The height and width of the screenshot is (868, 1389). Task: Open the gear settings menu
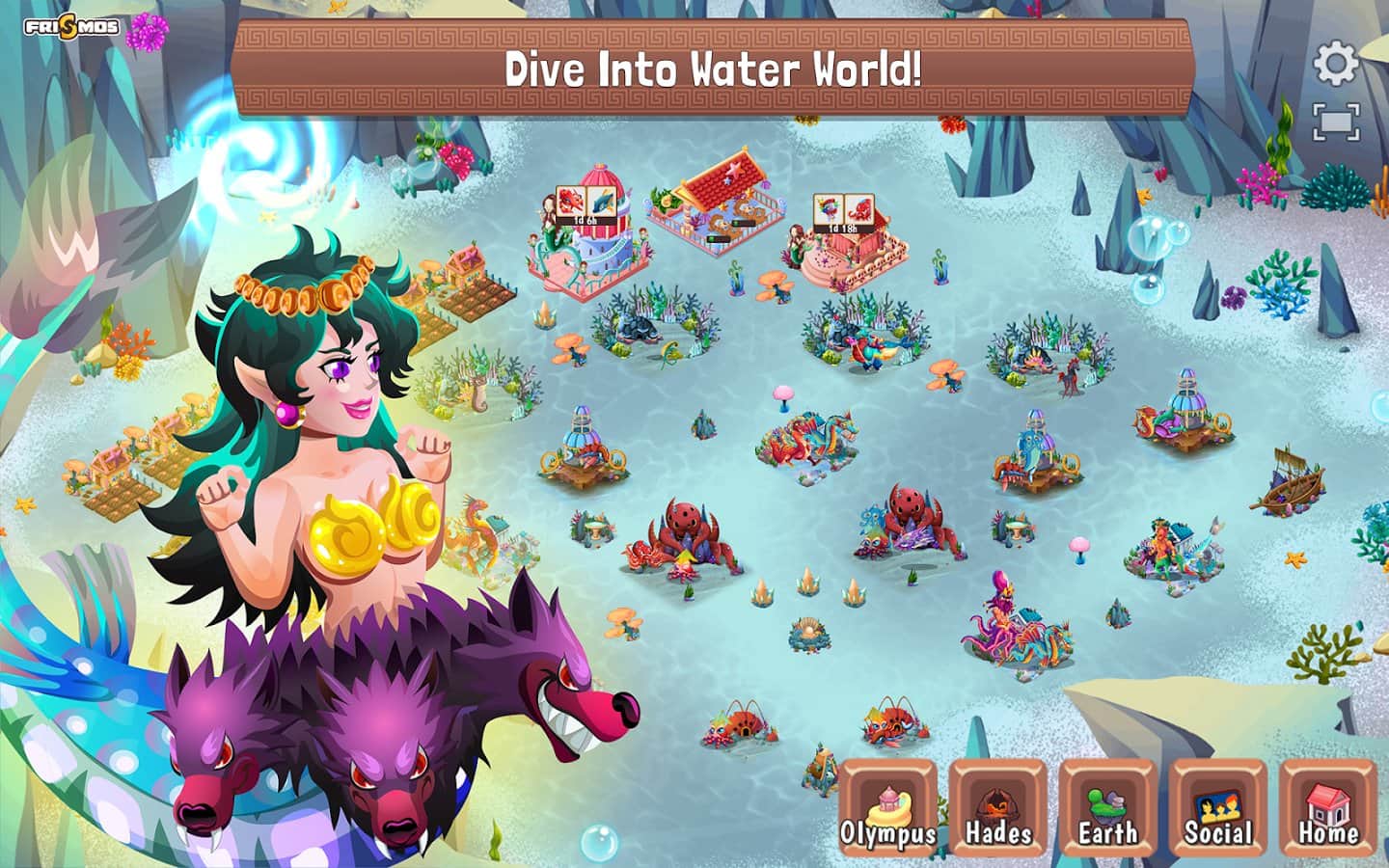coord(1336,64)
